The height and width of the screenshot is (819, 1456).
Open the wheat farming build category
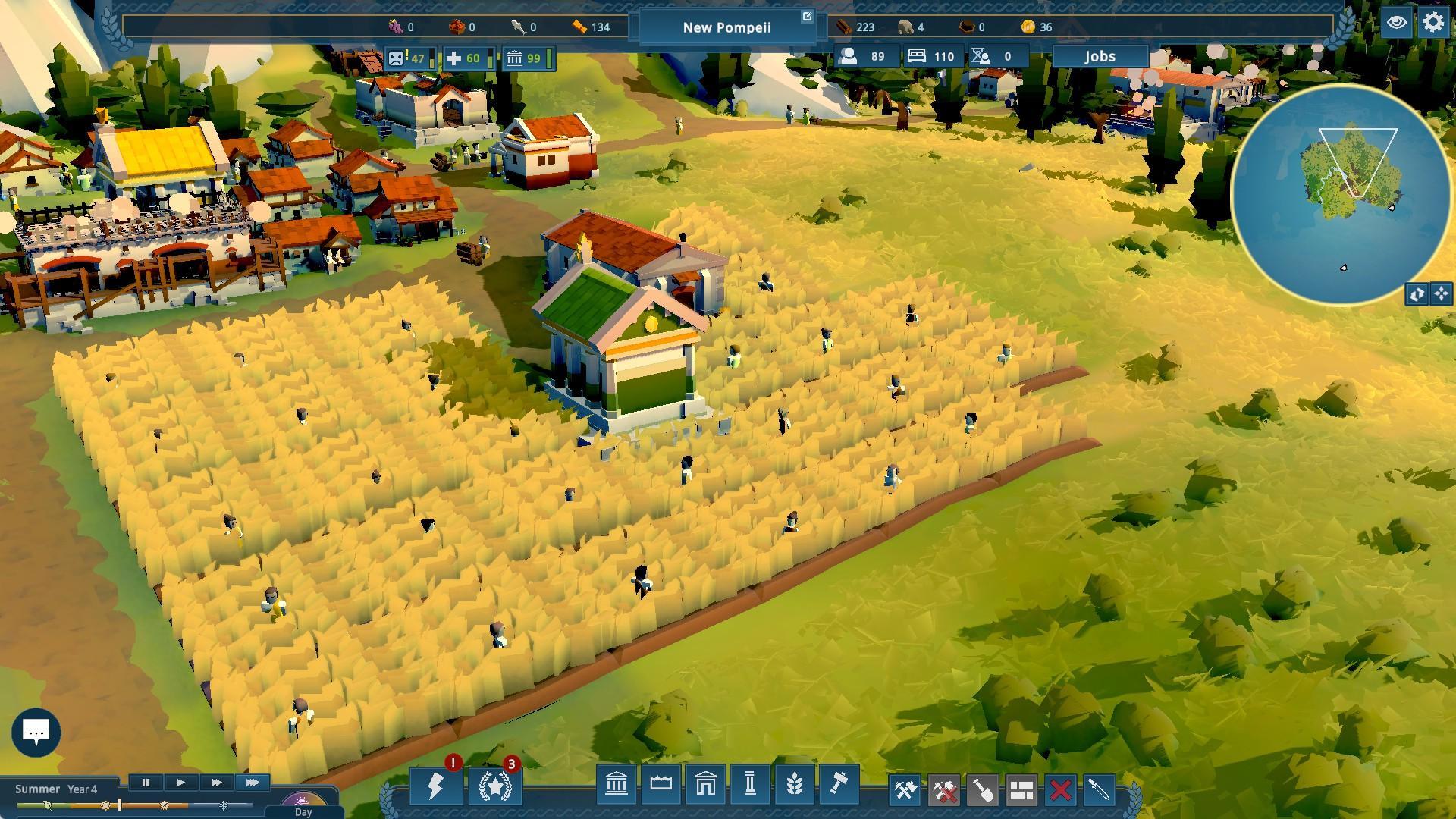pos(794,784)
